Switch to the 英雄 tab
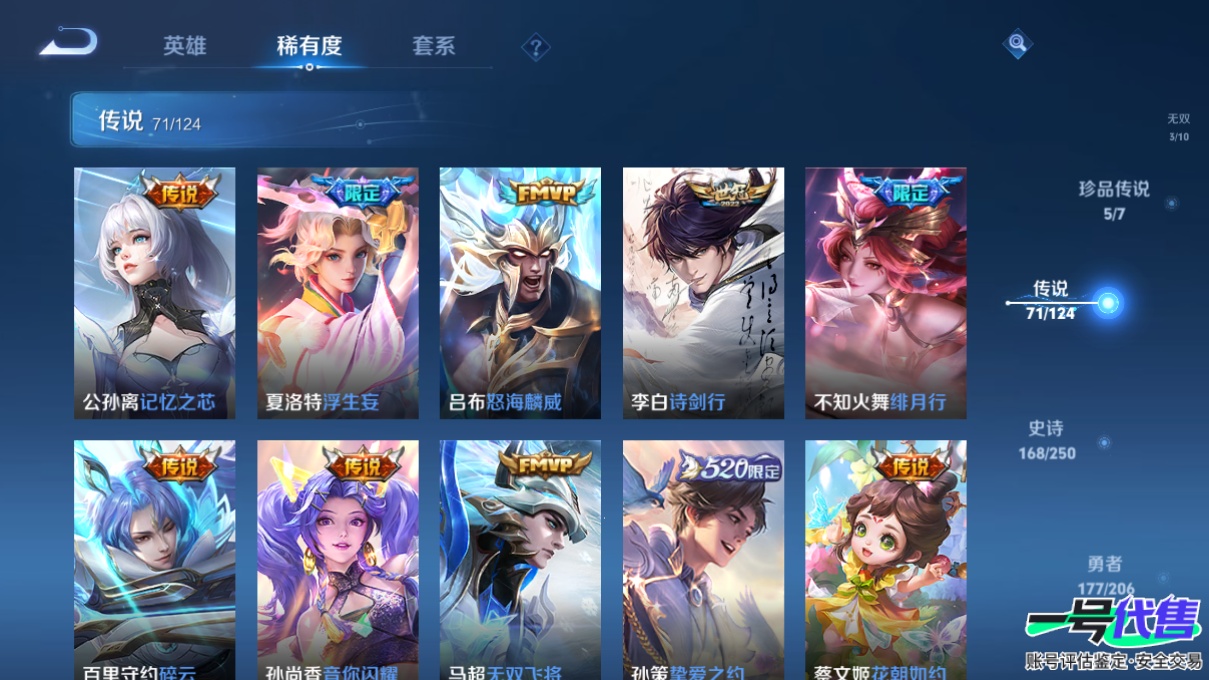Image resolution: width=1209 pixels, height=680 pixels. coord(185,46)
